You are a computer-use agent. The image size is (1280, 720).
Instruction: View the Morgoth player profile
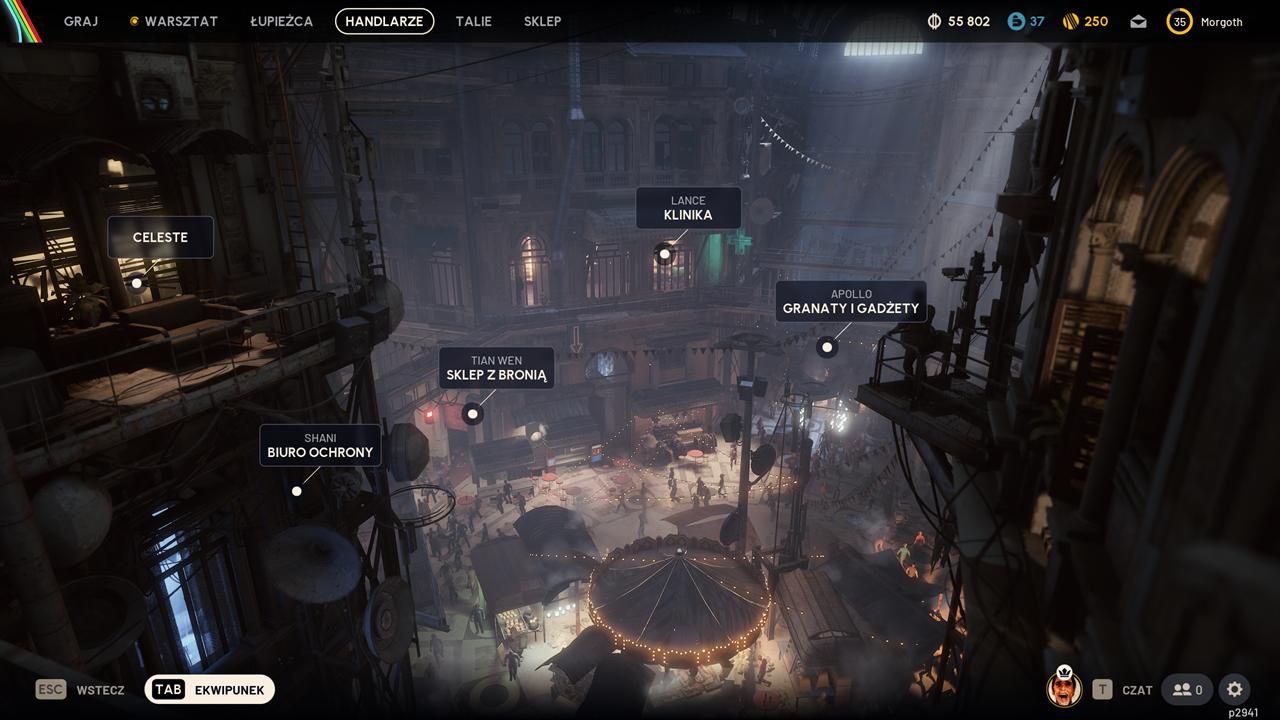[x=1205, y=22]
